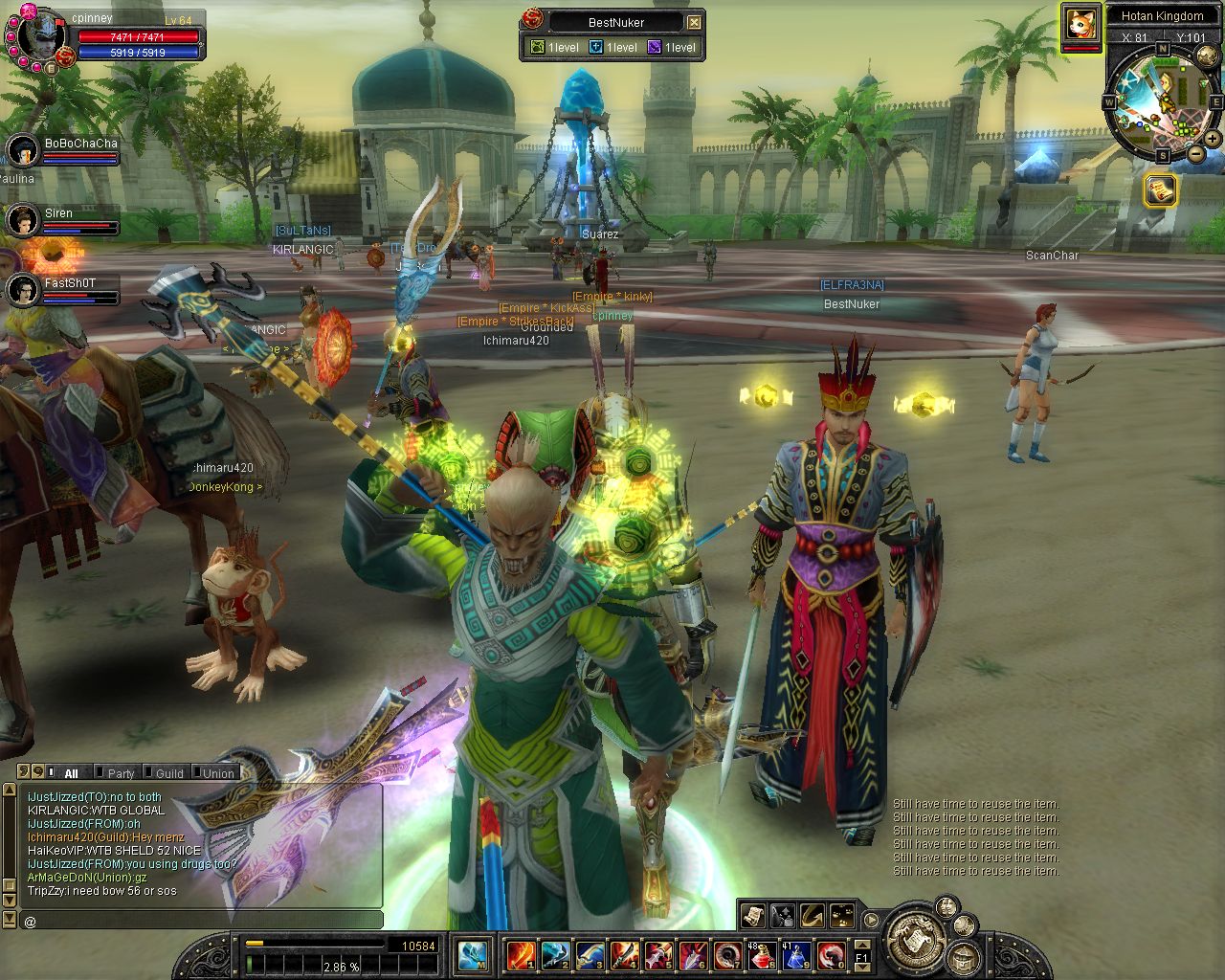Switch chat to the Union tab
The height and width of the screenshot is (980, 1225).
[217, 773]
